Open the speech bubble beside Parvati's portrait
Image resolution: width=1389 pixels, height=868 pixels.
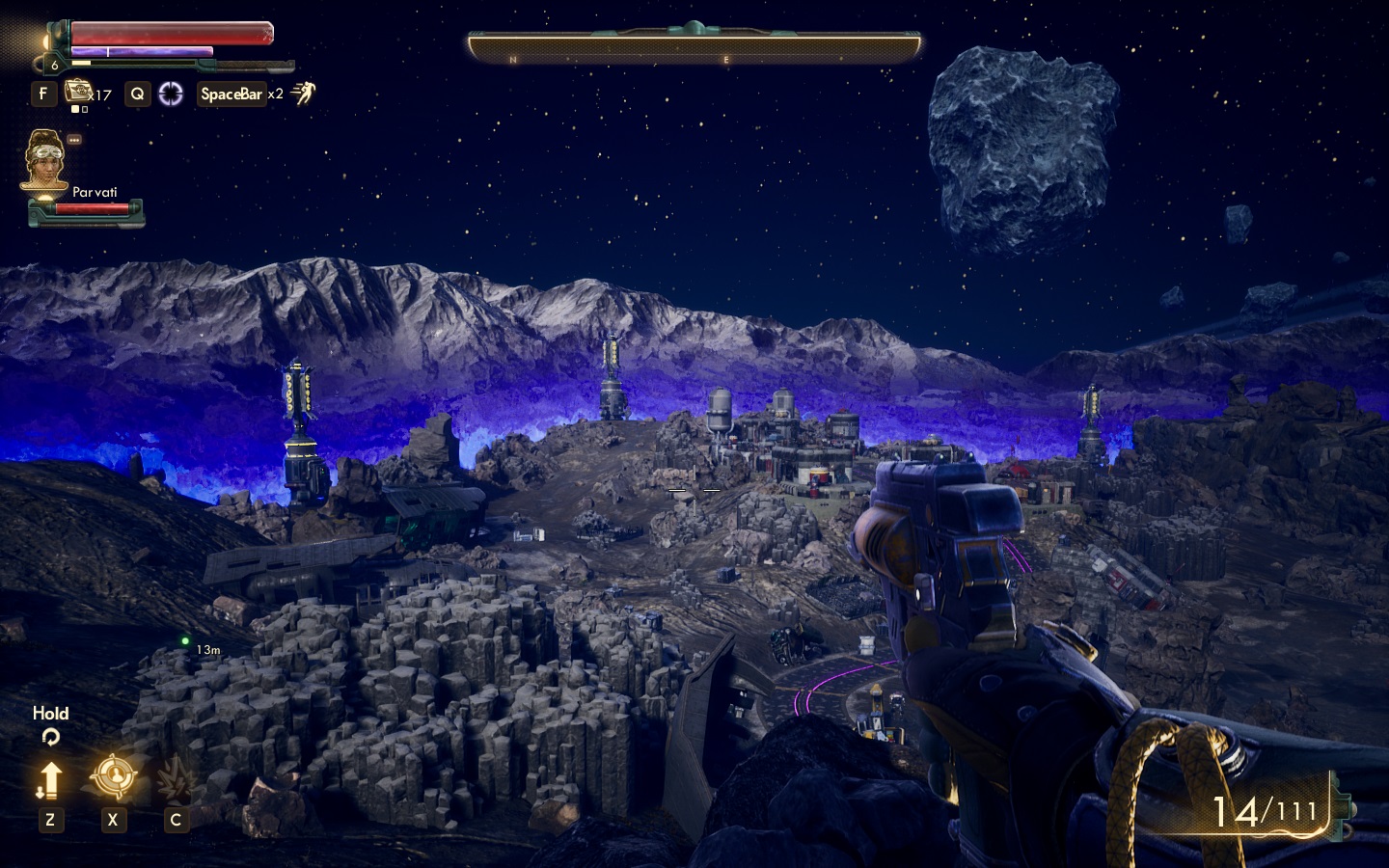pyautogui.click(x=74, y=140)
